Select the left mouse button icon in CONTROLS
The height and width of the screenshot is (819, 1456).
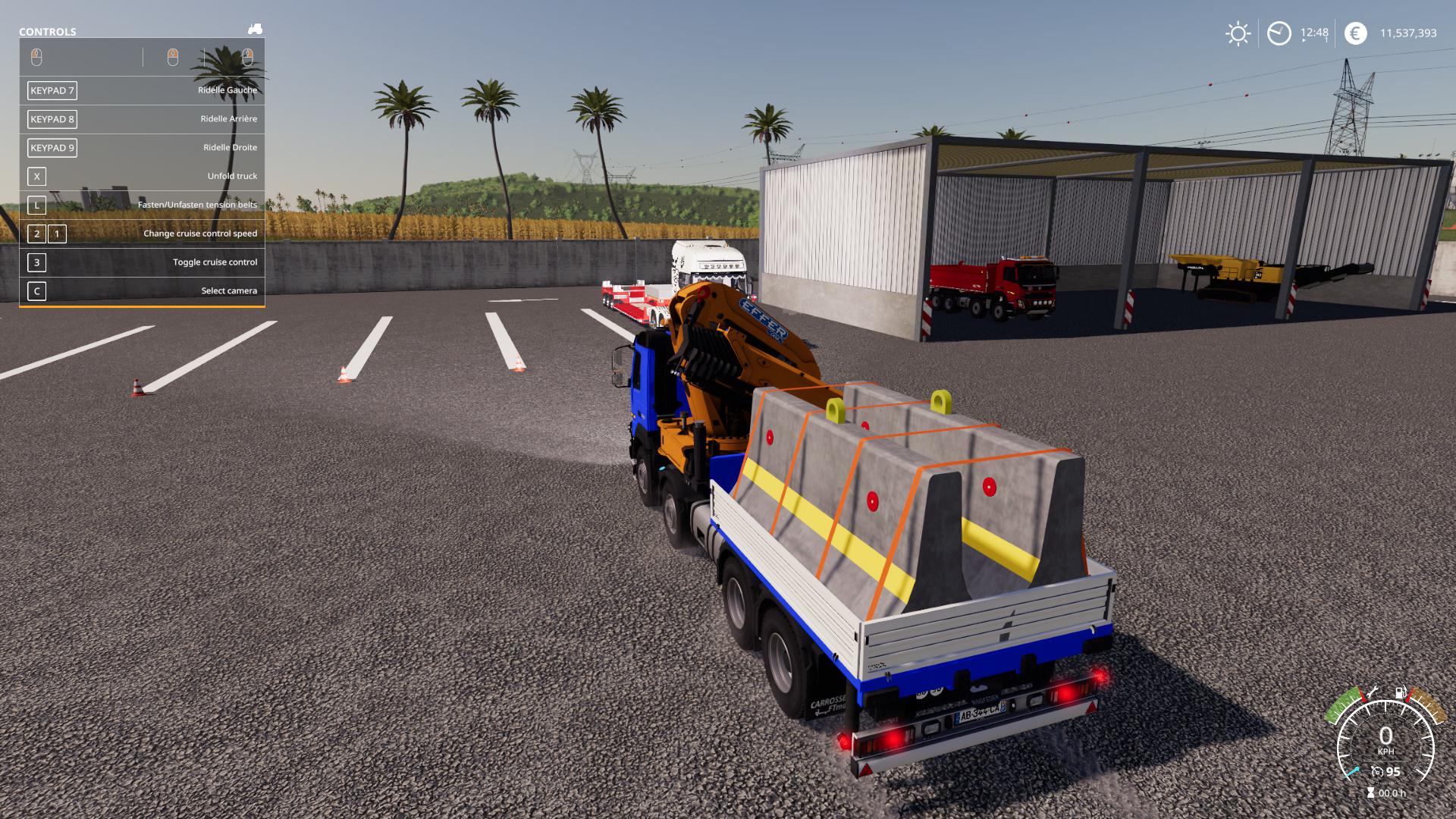36,55
